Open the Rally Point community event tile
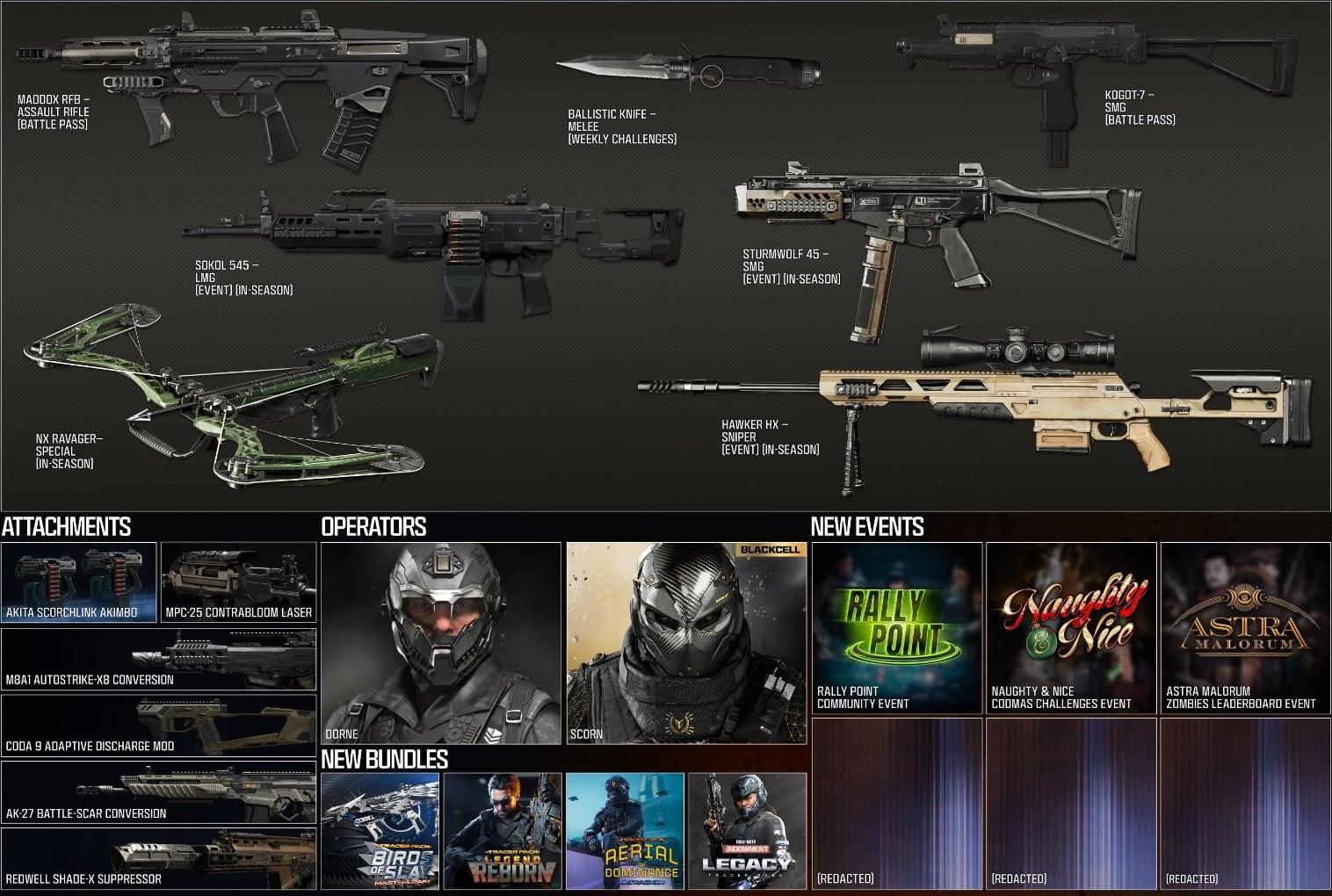The height and width of the screenshot is (896, 1332). tap(897, 627)
